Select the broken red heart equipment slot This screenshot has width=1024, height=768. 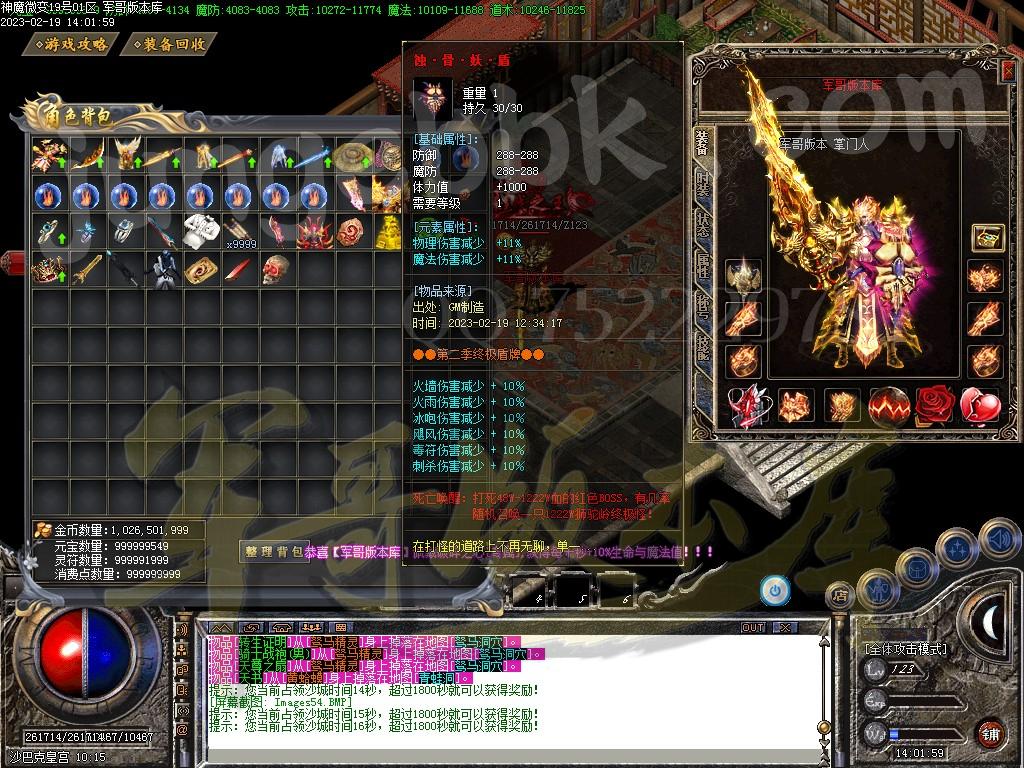tap(980, 405)
